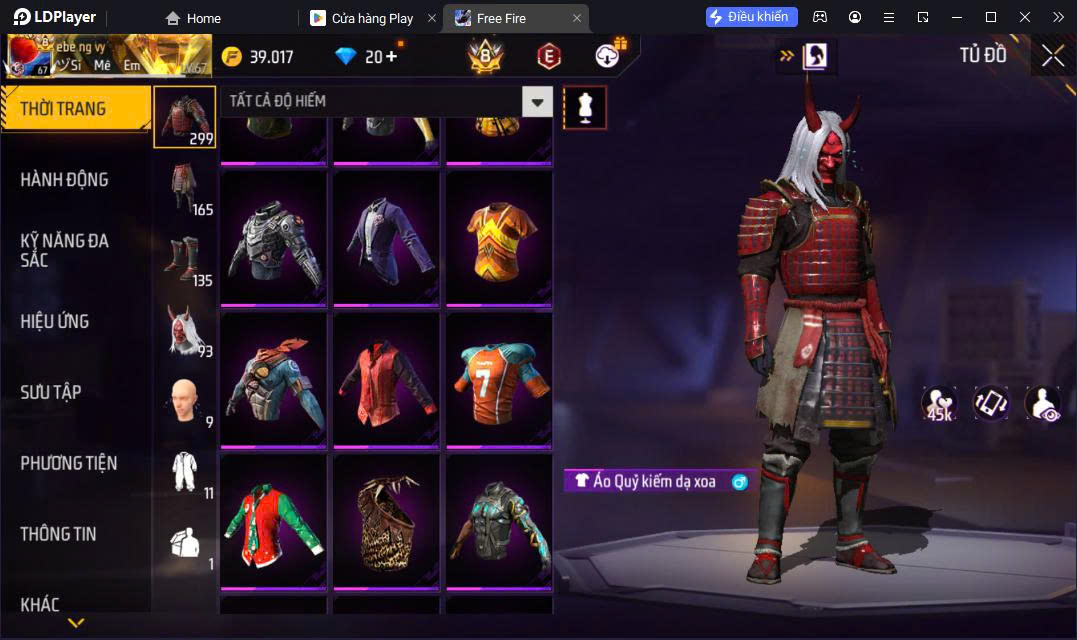Switch to the SƯU TẬP tab

[x=51, y=392]
